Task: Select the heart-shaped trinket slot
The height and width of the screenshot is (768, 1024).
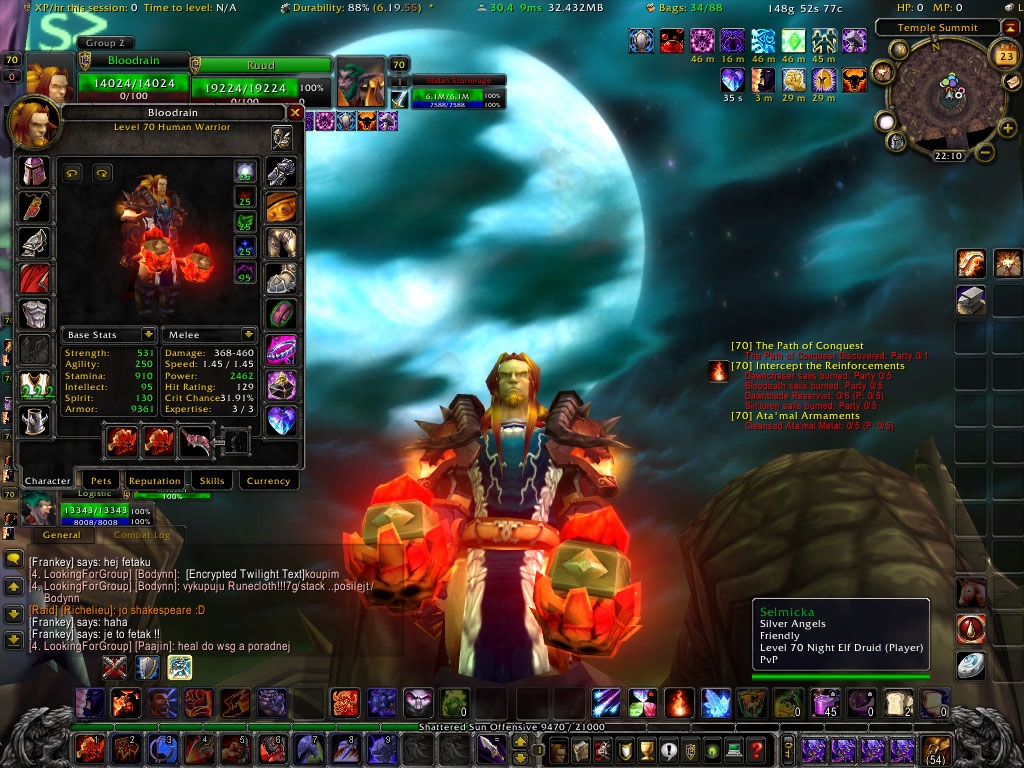Action: (x=281, y=420)
